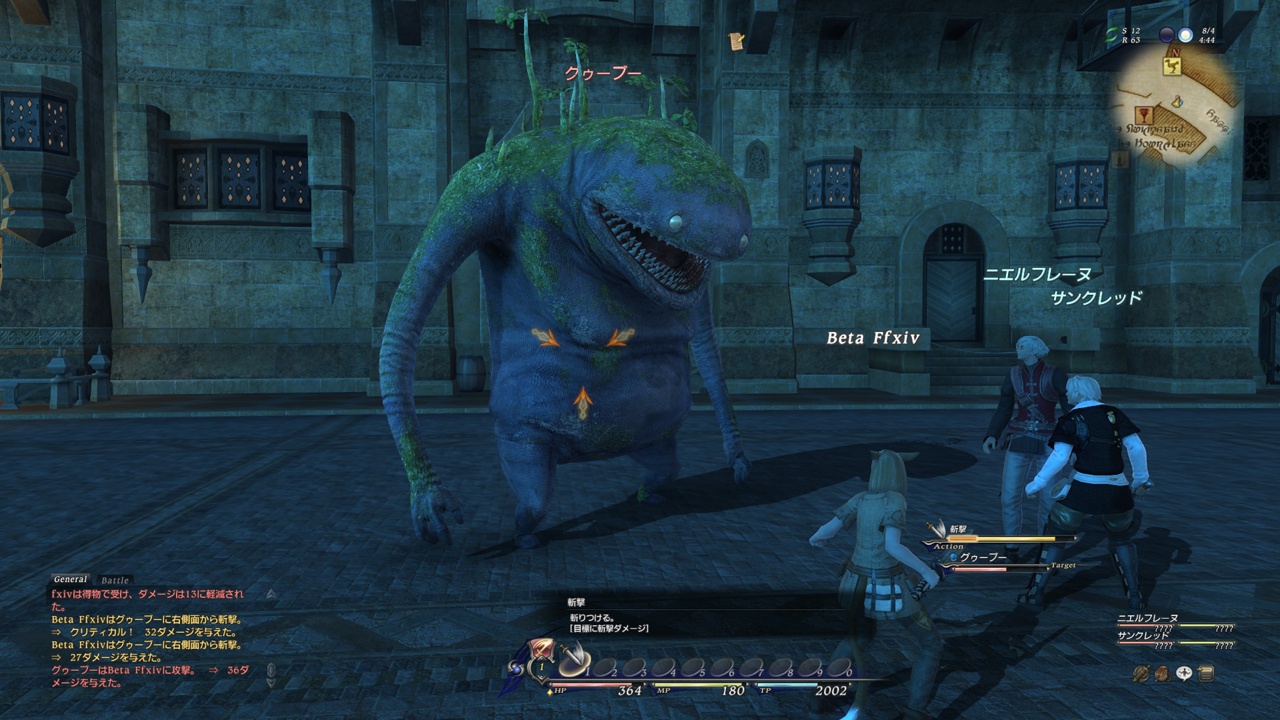The image size is (1280, 720).
Task: Open the emote speech bubble icon
Action: click(1185, 674)
